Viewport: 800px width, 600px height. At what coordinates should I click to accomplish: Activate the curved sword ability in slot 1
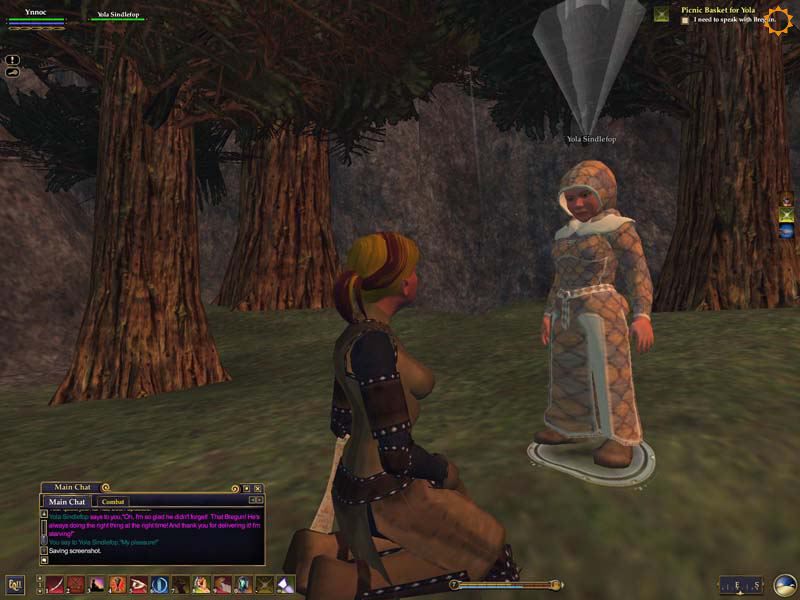coord(55,585)
